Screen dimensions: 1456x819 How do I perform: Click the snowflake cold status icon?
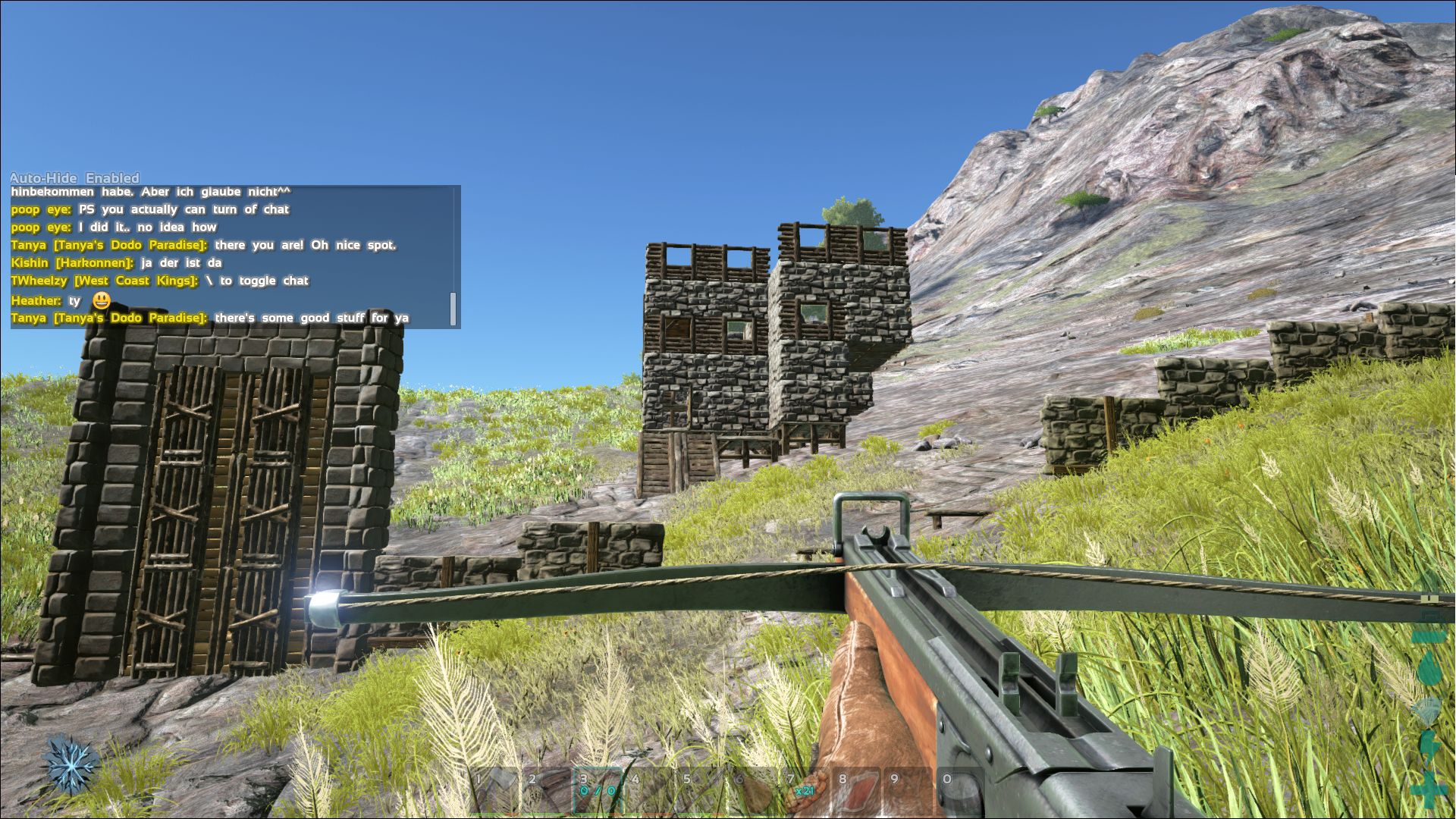coord(72,764)
